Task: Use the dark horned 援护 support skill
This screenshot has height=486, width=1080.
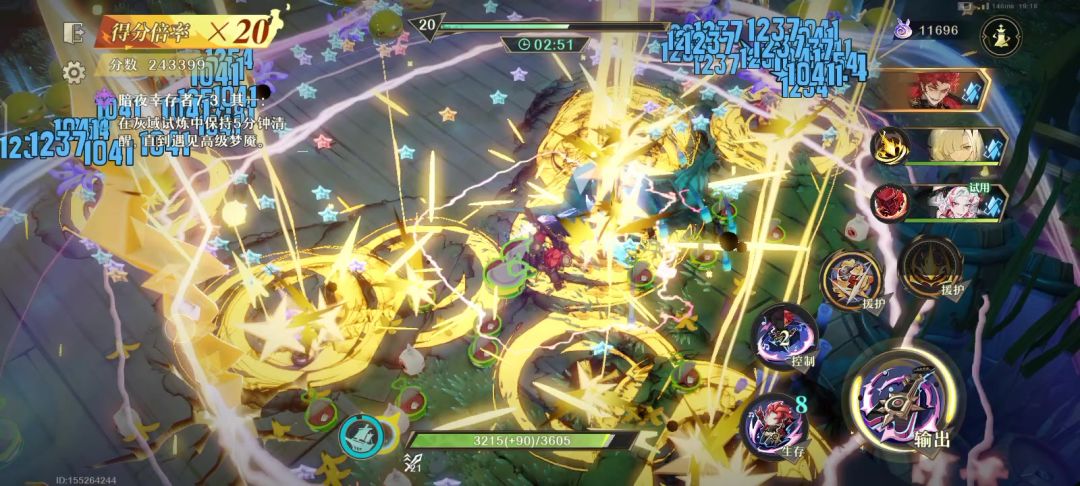Action: (930, 270)
